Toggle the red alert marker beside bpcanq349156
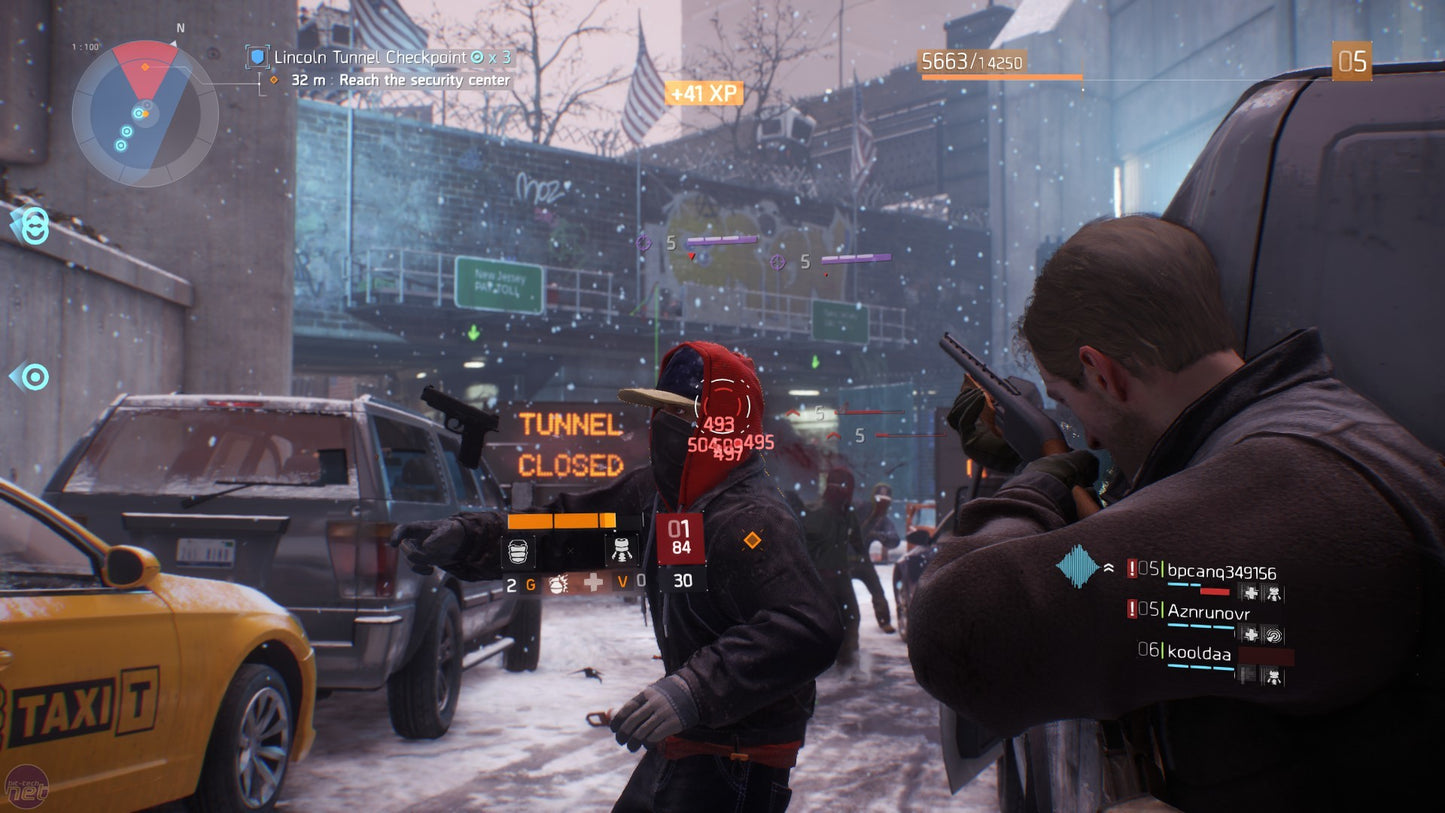This screenshot has width=1445, height=813. click(1131, 570)
